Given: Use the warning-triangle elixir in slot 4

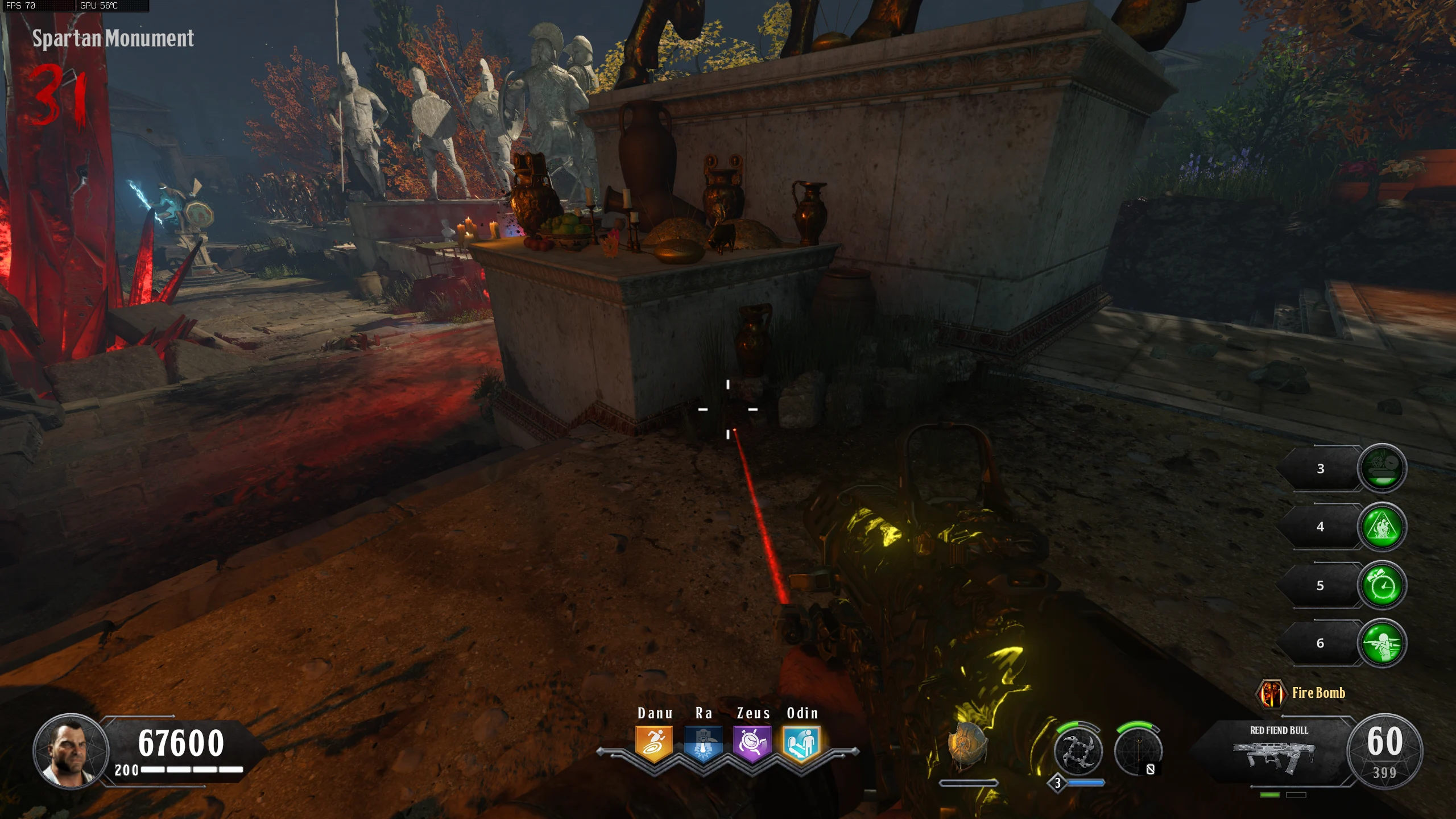Looking at the screenshot, I should (1382, 527).
